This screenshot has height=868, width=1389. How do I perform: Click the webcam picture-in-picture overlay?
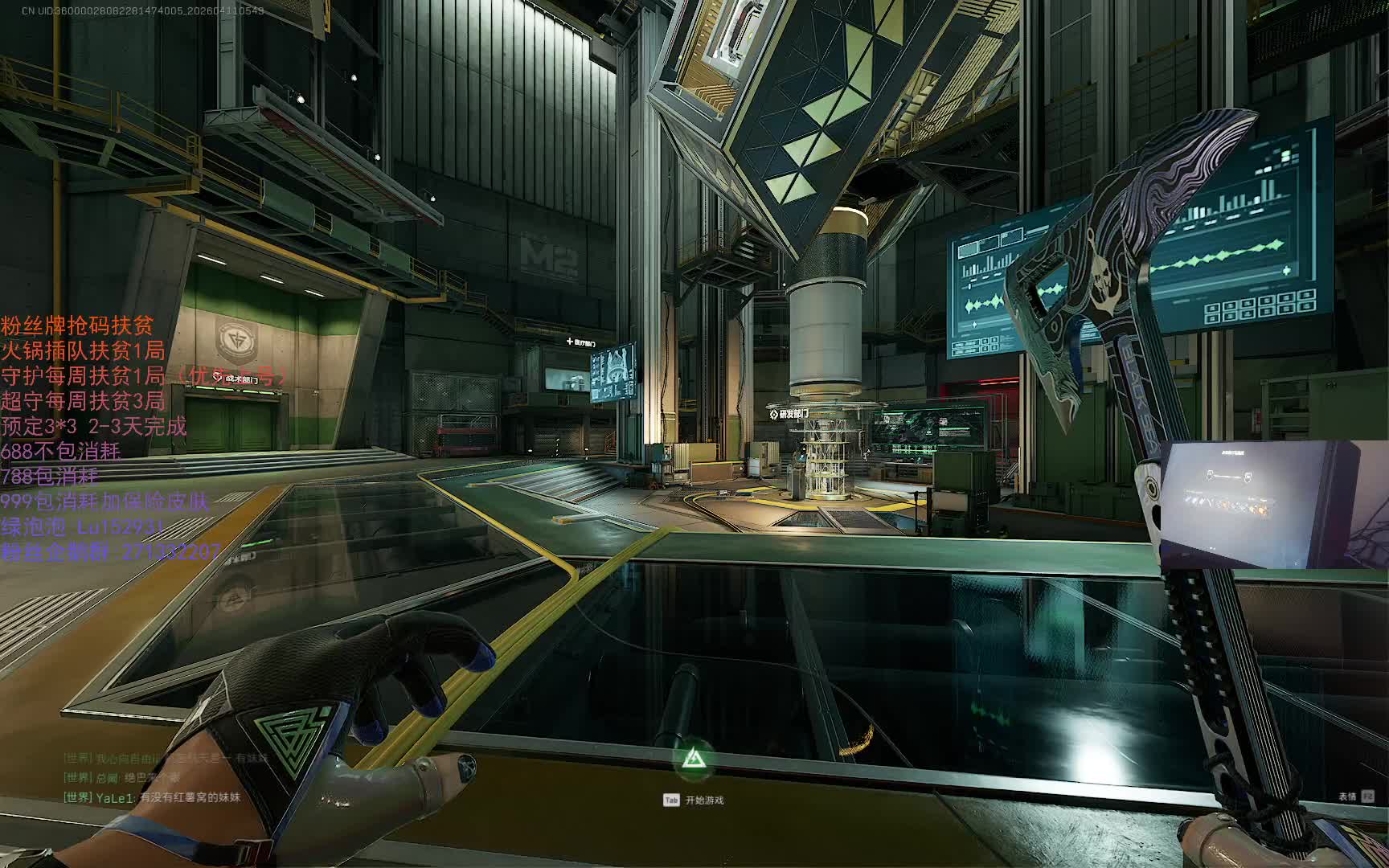pyautogui.click(x=1274, y=504)
